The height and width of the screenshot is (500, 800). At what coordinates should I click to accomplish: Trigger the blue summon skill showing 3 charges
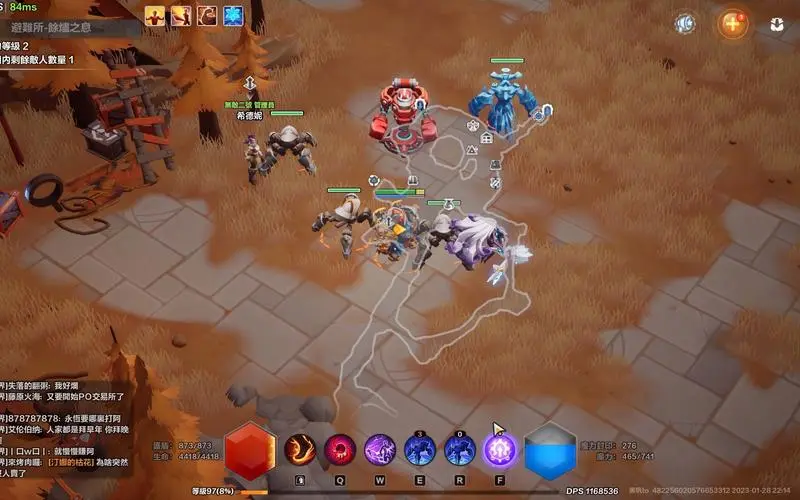coord(419,449)
